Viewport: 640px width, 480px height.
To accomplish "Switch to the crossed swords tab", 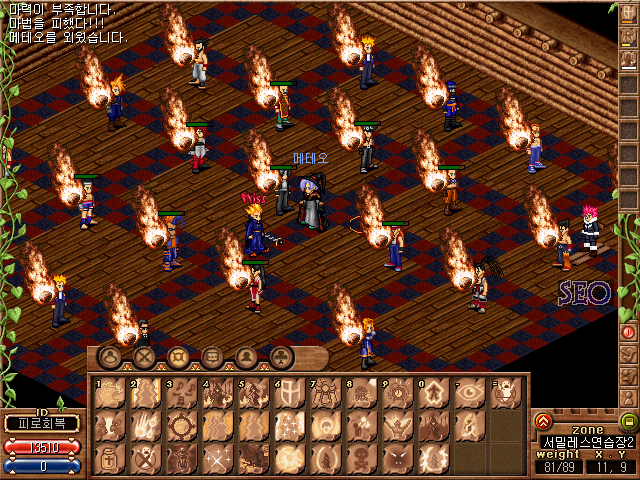I will (x=144, y=356).
